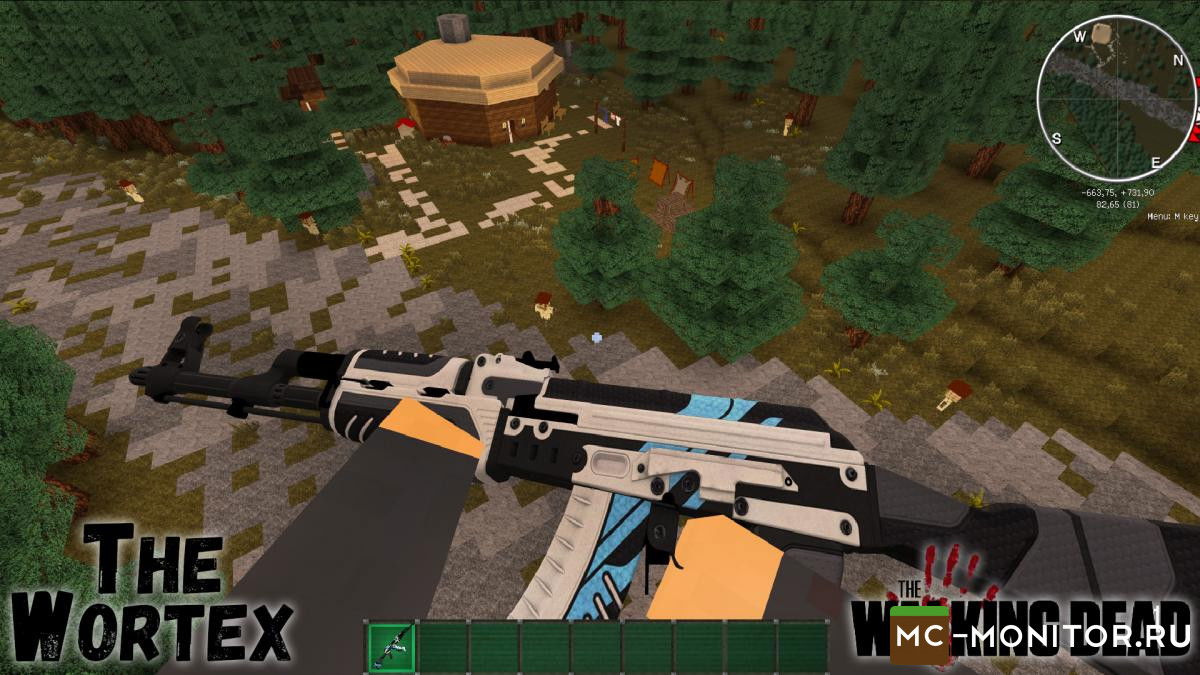
Task: Open the mc-monitor.ru watermark link
Action: (x=1042, y=635)
